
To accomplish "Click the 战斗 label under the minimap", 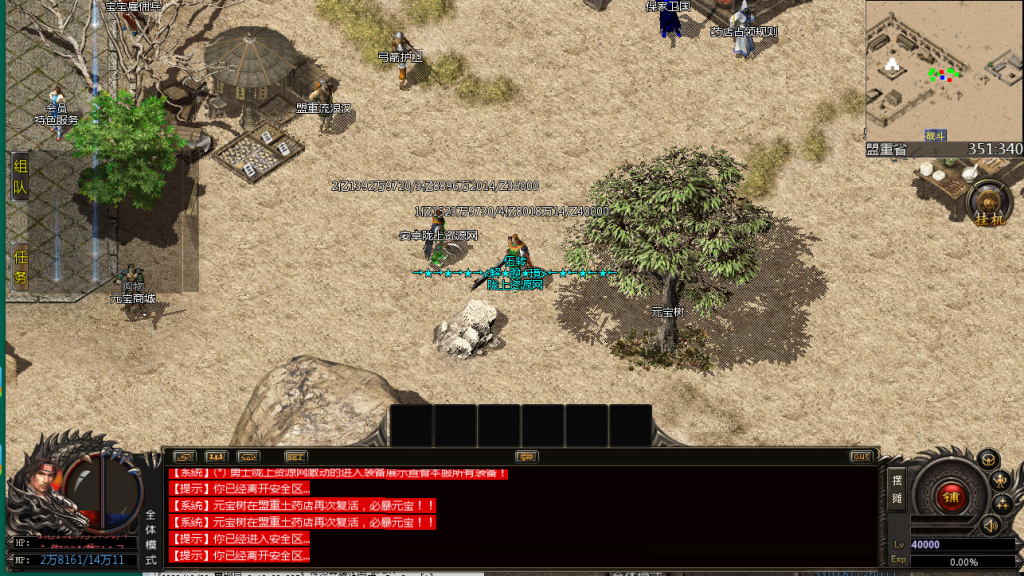I will (935, 135).
